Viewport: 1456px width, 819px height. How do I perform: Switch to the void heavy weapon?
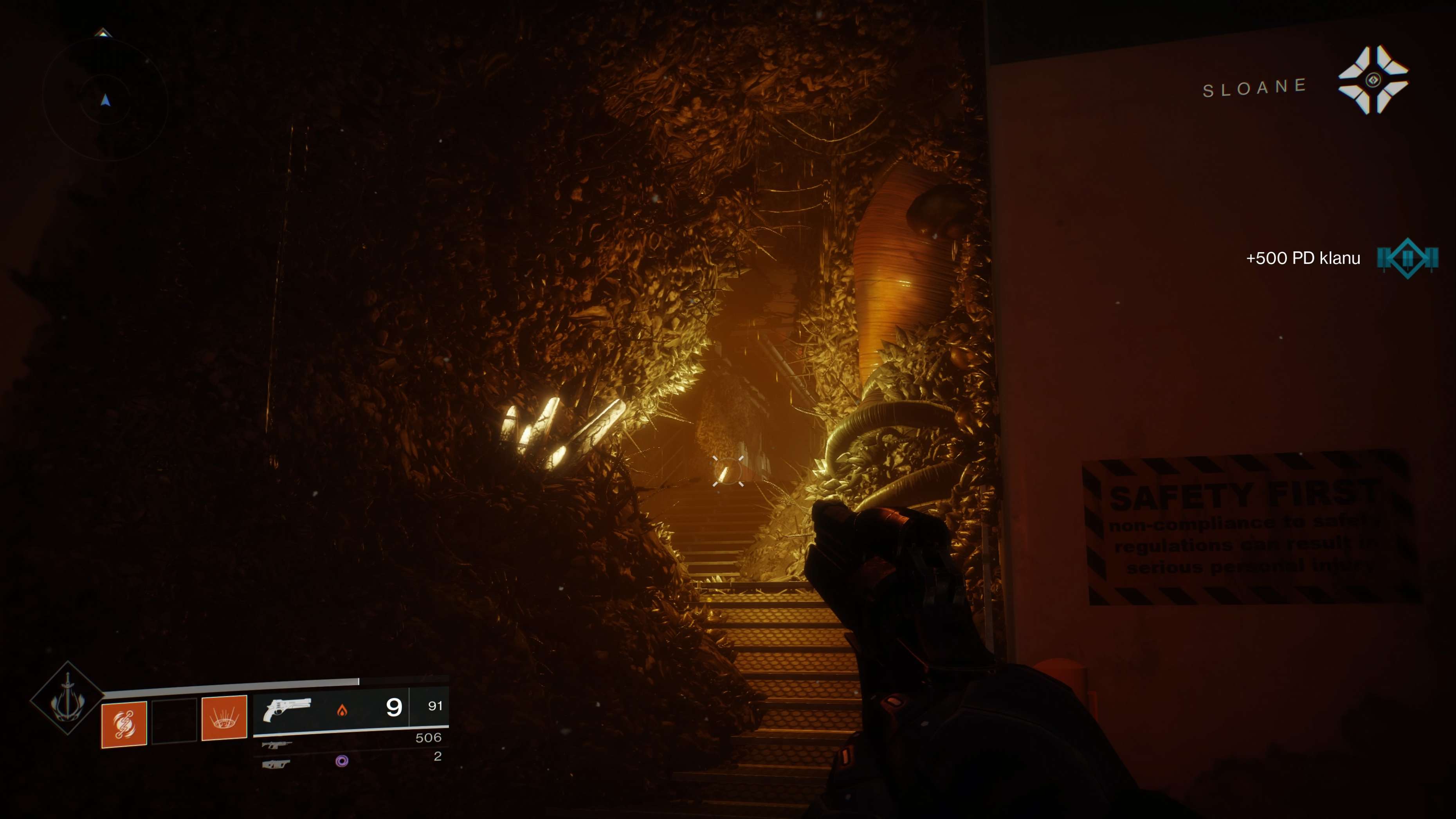tap(276, 764)
